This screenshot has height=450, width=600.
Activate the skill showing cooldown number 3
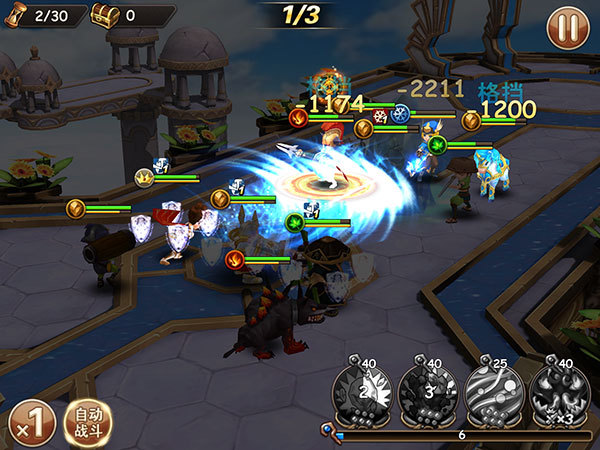(x=429, y=393)
